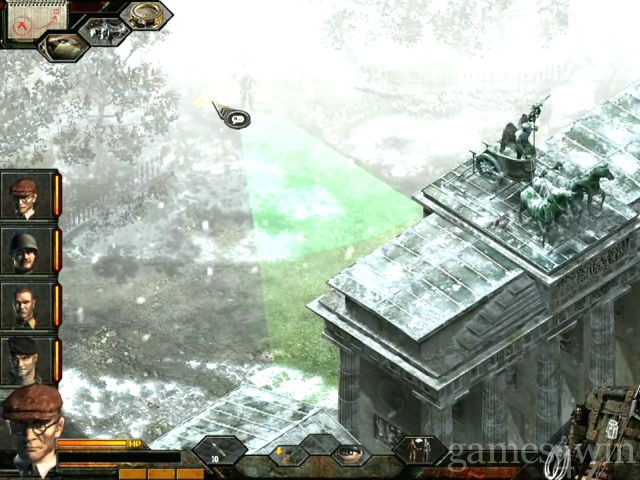Screen dimensions: 640x480
Task: Choose the commando in the green helmet
Action: pyautogui.click(x=24, y=251)
